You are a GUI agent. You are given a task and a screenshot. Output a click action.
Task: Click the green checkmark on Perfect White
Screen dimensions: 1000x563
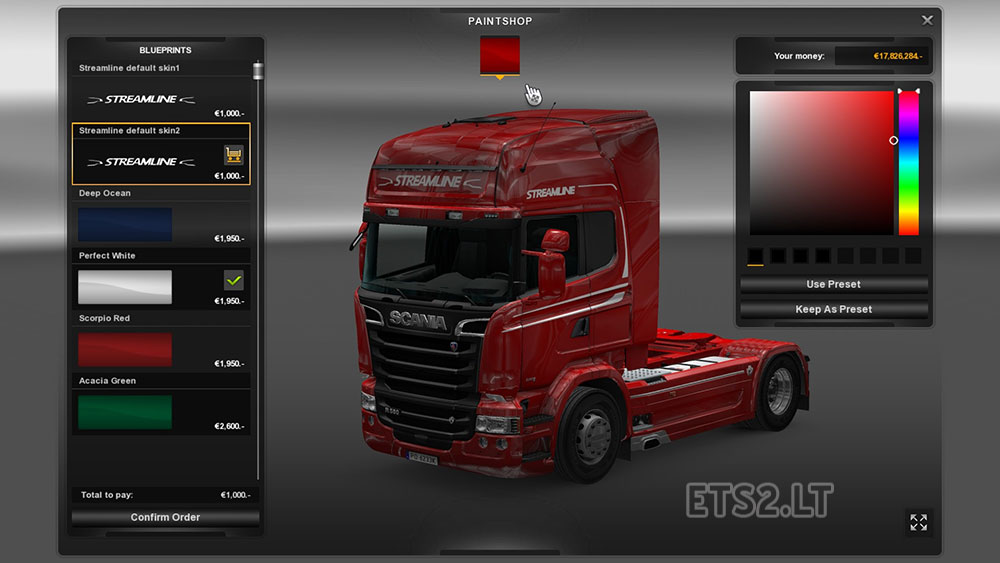point(234,280)
